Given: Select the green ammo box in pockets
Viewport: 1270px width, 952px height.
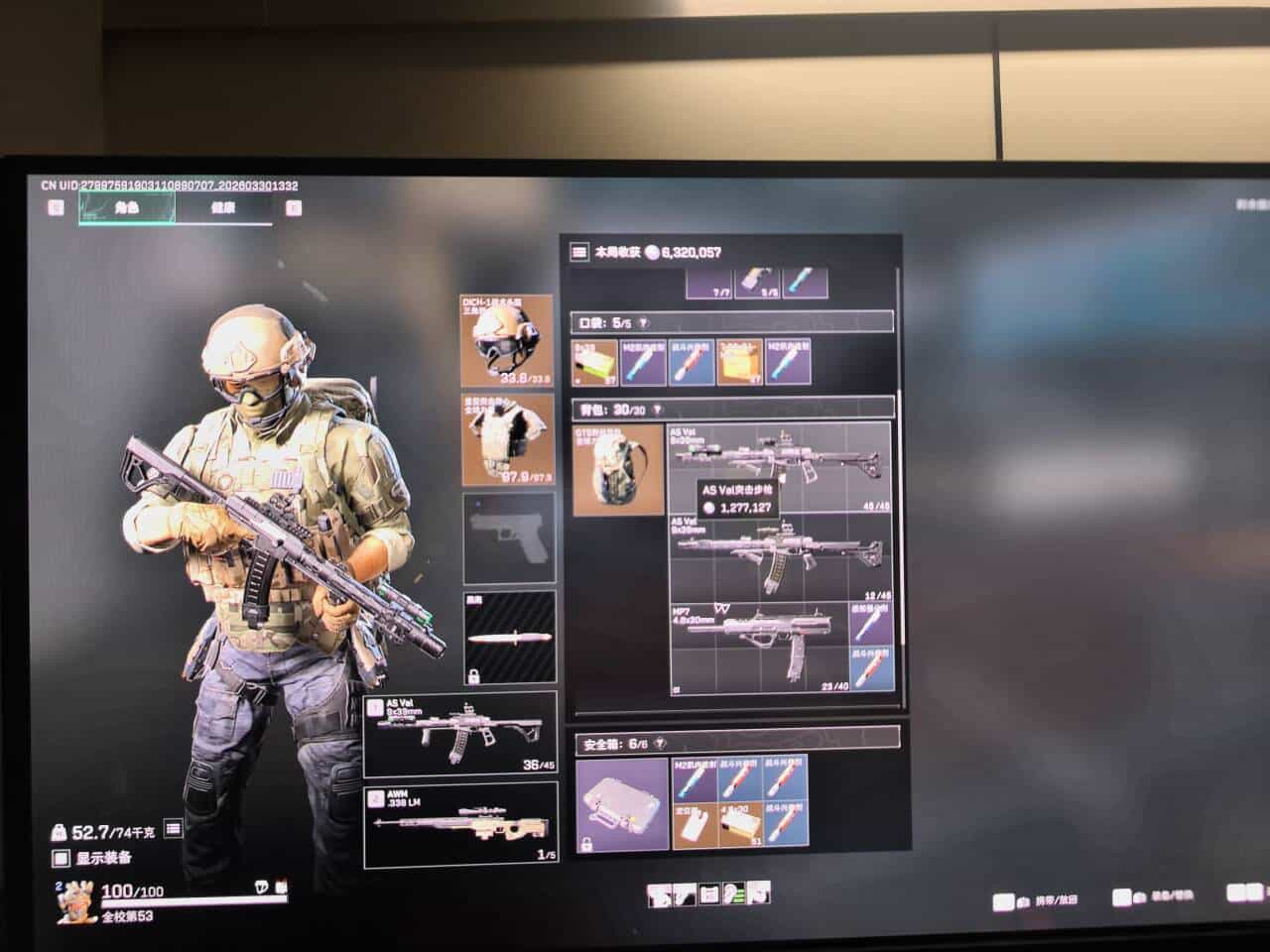Looking at the screenshot, I should pyautogui.click(x=595, y=363).
